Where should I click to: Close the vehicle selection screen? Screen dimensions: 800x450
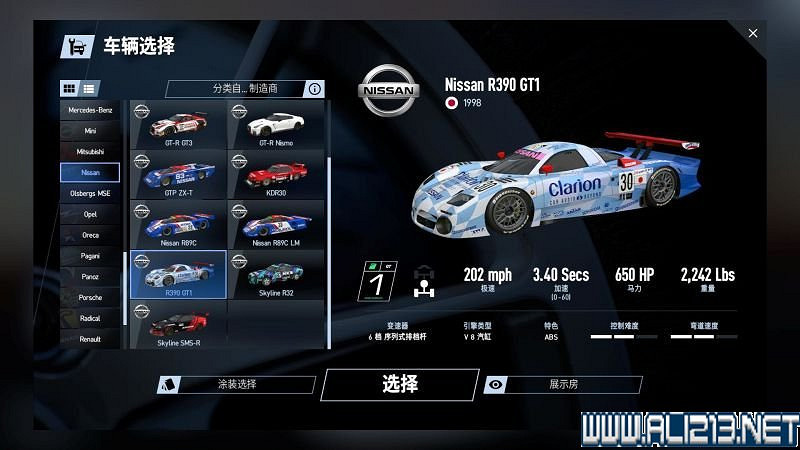[753, 34]
